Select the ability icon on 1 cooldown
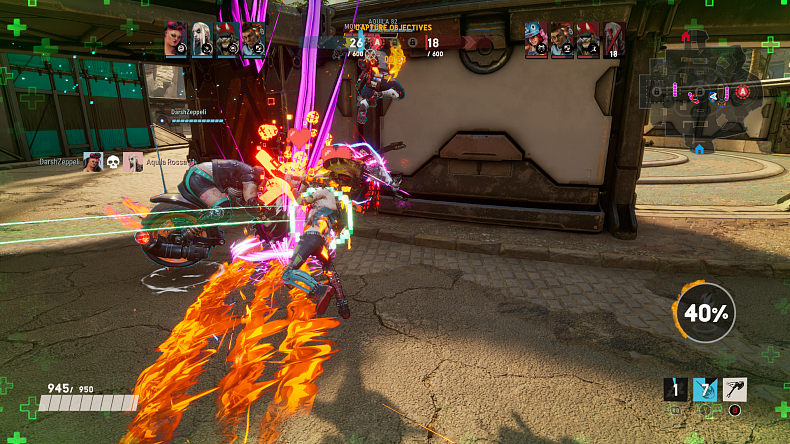The image size is (790, 444). 677,389
